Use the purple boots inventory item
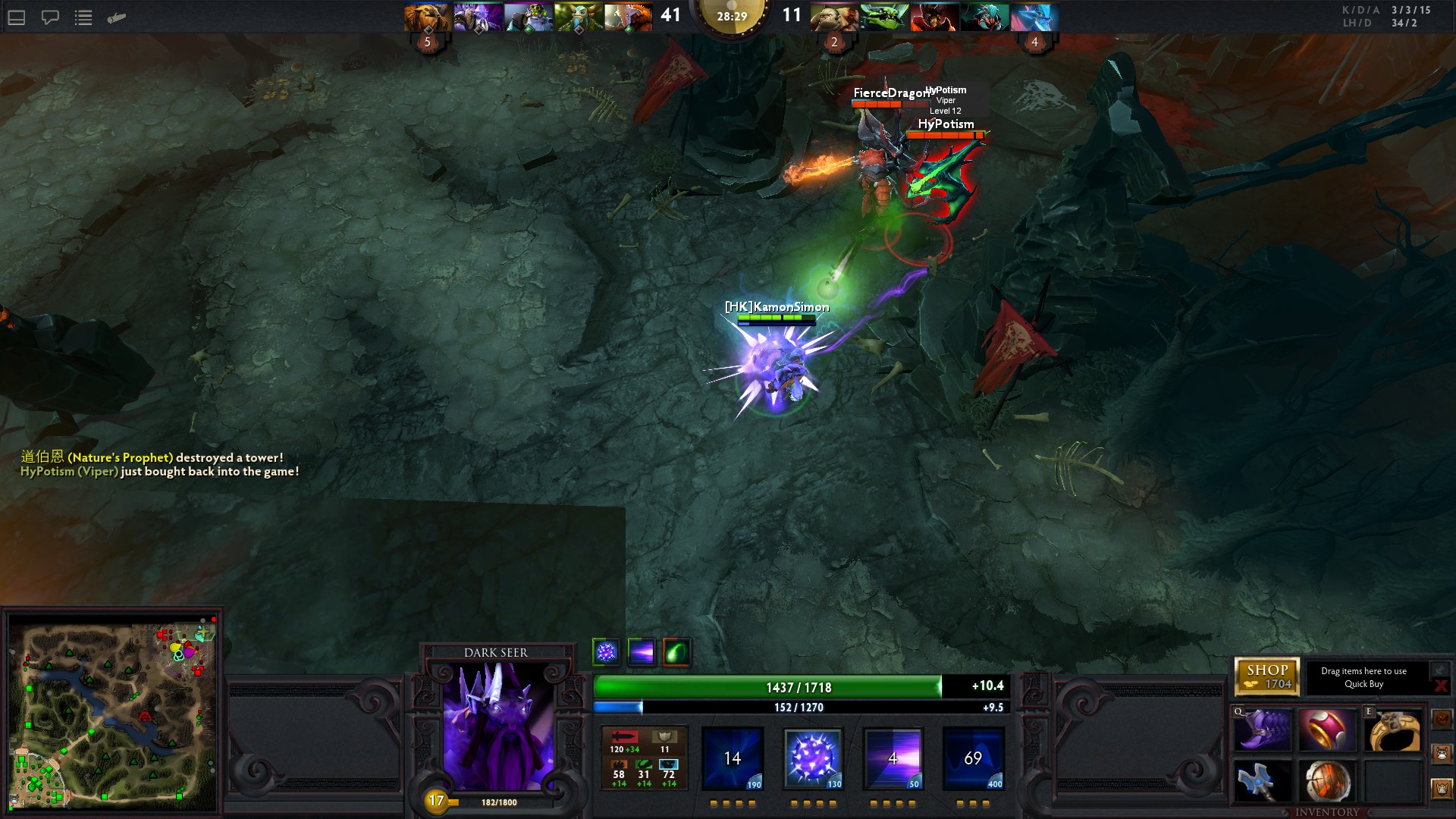 coord(1263,731)
